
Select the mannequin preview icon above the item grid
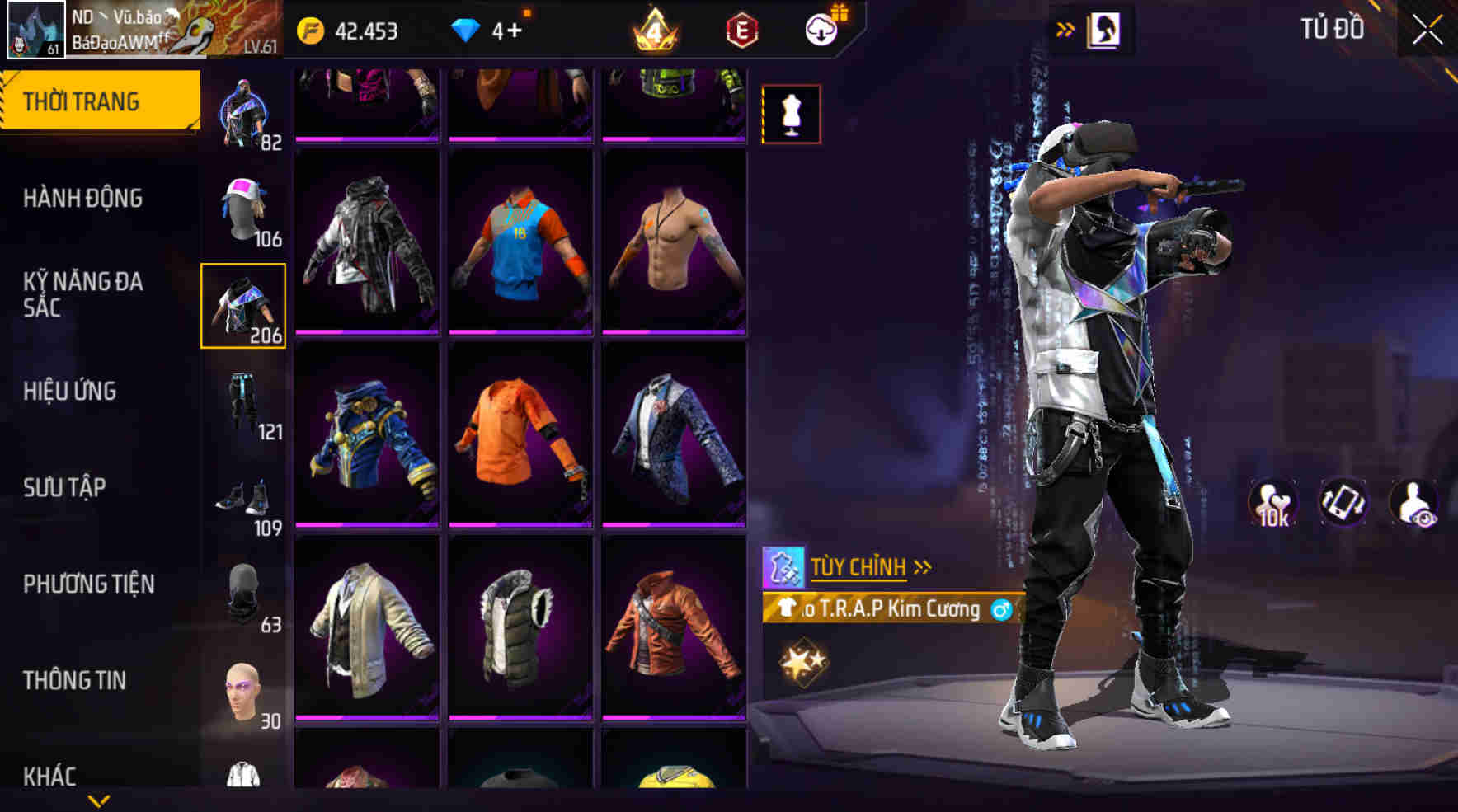click(x=791, y=114)
